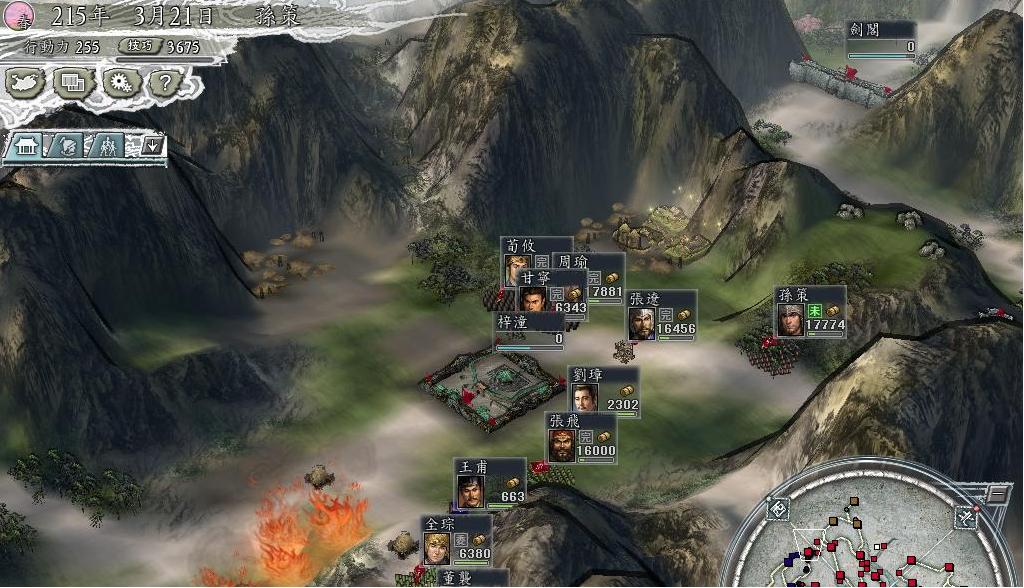Screen dimensions: 1024x588
Task: Choose 張飛's unit nameplate
Action: point(580,438)
